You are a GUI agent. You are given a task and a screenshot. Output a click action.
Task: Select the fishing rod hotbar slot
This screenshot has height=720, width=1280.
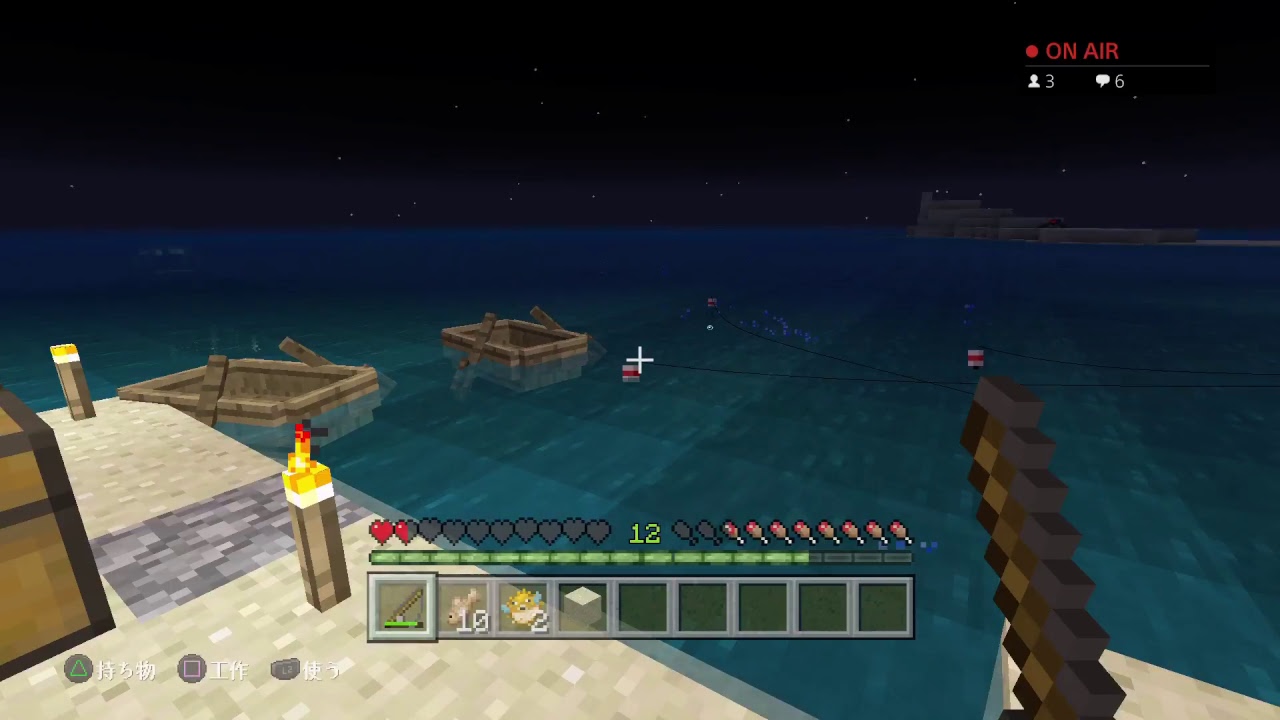pos(403,607)
